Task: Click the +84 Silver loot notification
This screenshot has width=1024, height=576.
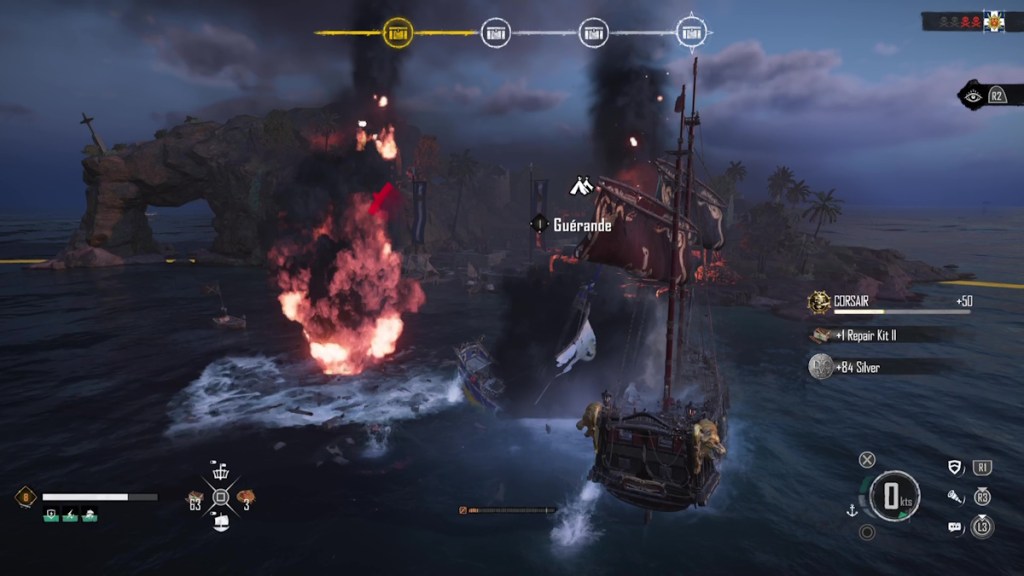Action: [x=880, y=368]
